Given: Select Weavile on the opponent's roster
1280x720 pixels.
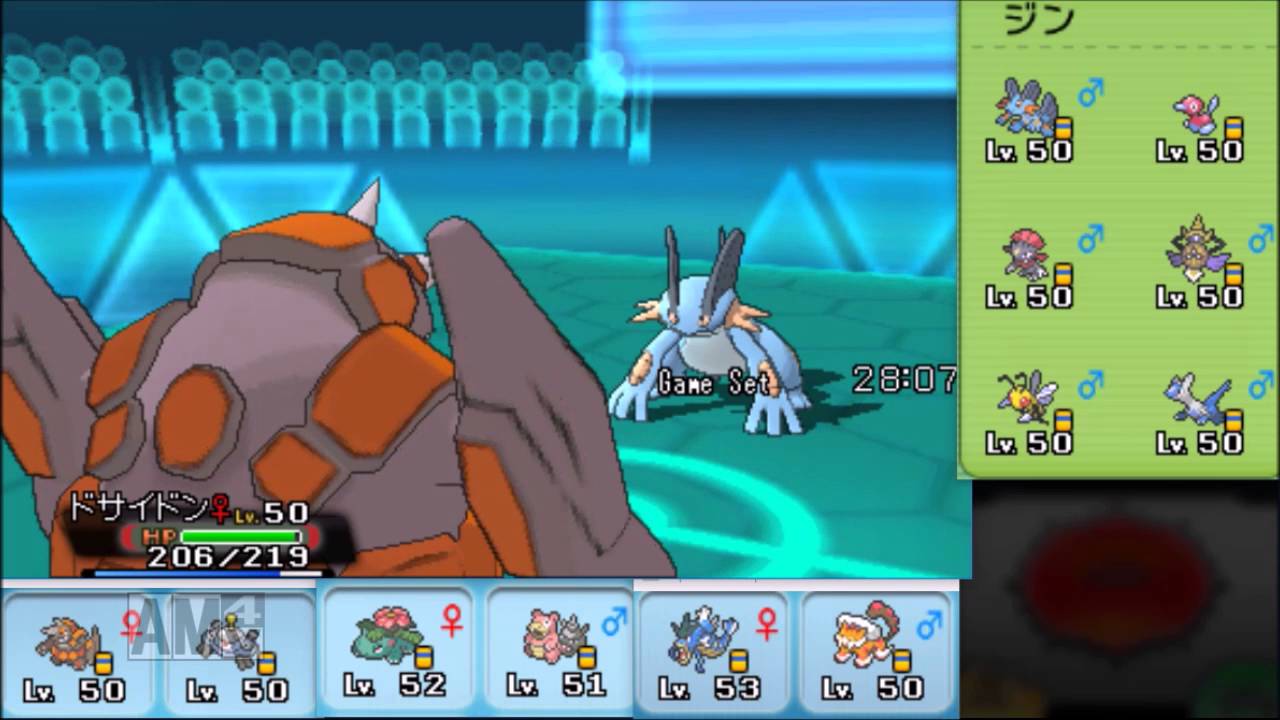Looking at the screenshot, I should click(1025, 255).
